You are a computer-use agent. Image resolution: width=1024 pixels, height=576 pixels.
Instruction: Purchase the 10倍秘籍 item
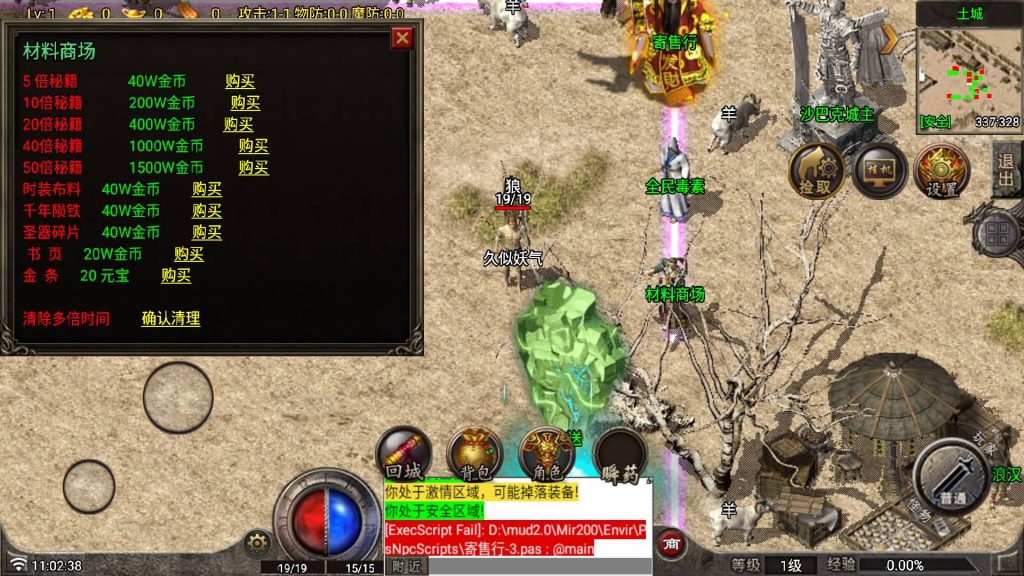[x=245, y=102]
